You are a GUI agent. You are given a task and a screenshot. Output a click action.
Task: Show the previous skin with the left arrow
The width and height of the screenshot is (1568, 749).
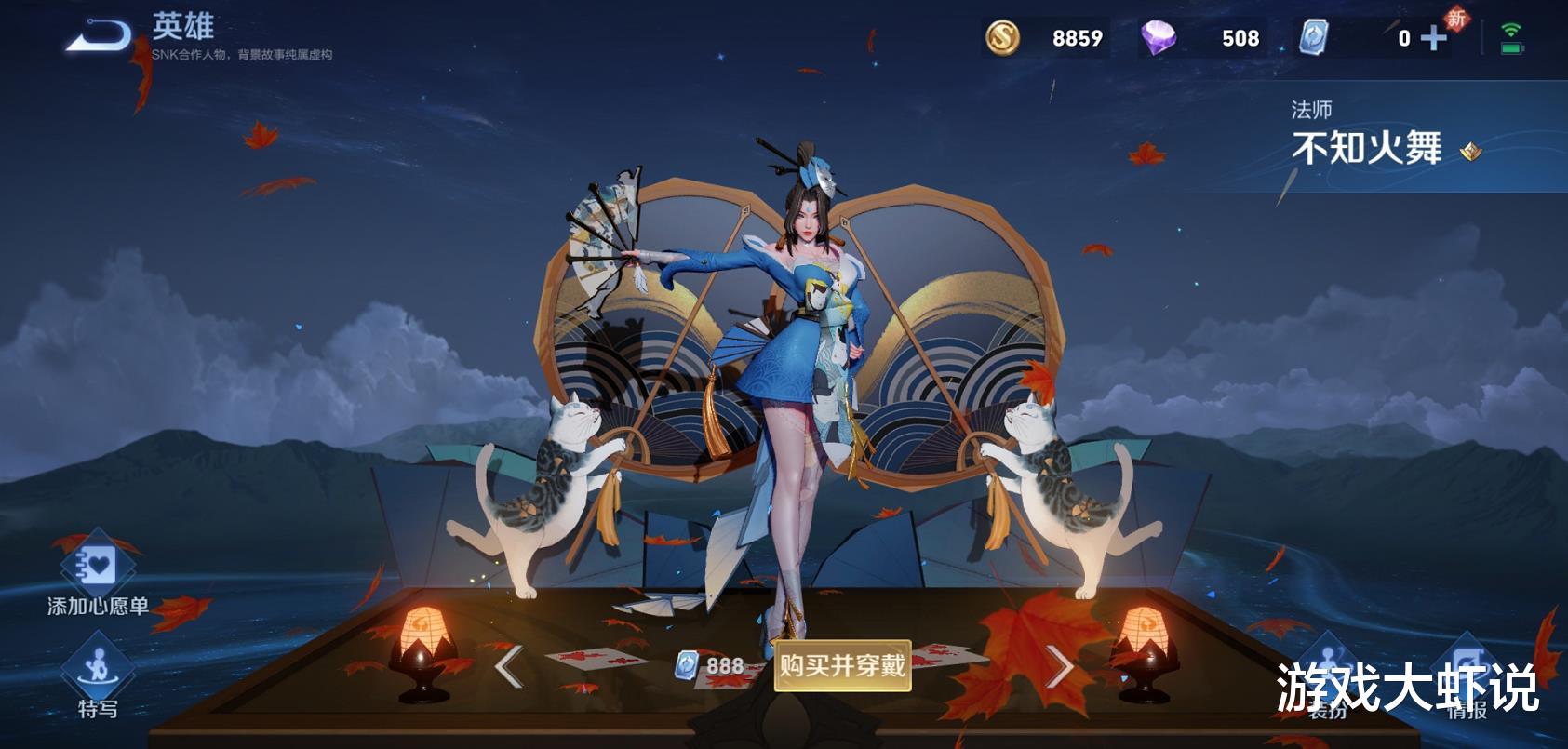coord(508,666)
